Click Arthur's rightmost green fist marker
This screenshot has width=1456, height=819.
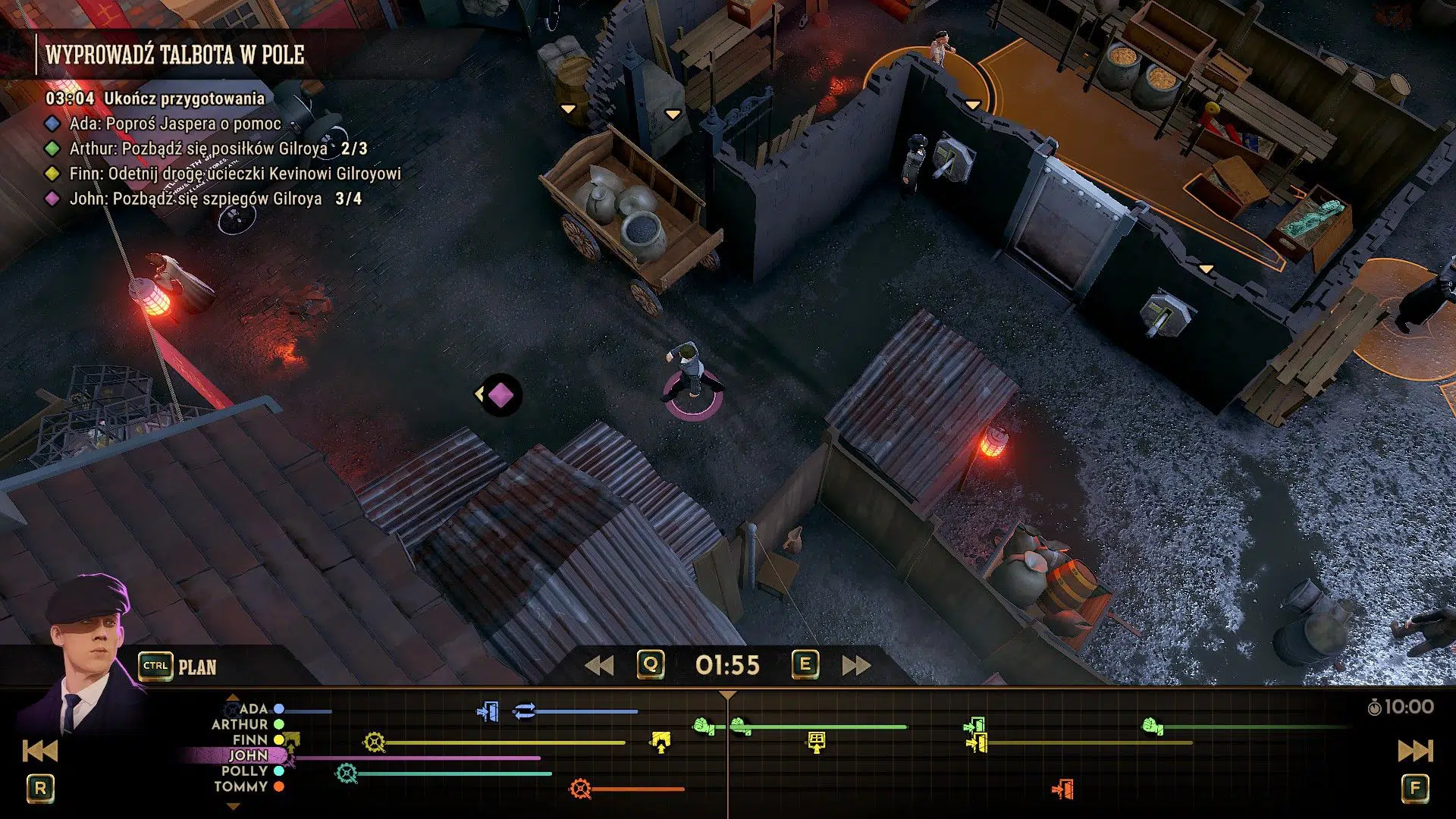tap(1153, 726)
